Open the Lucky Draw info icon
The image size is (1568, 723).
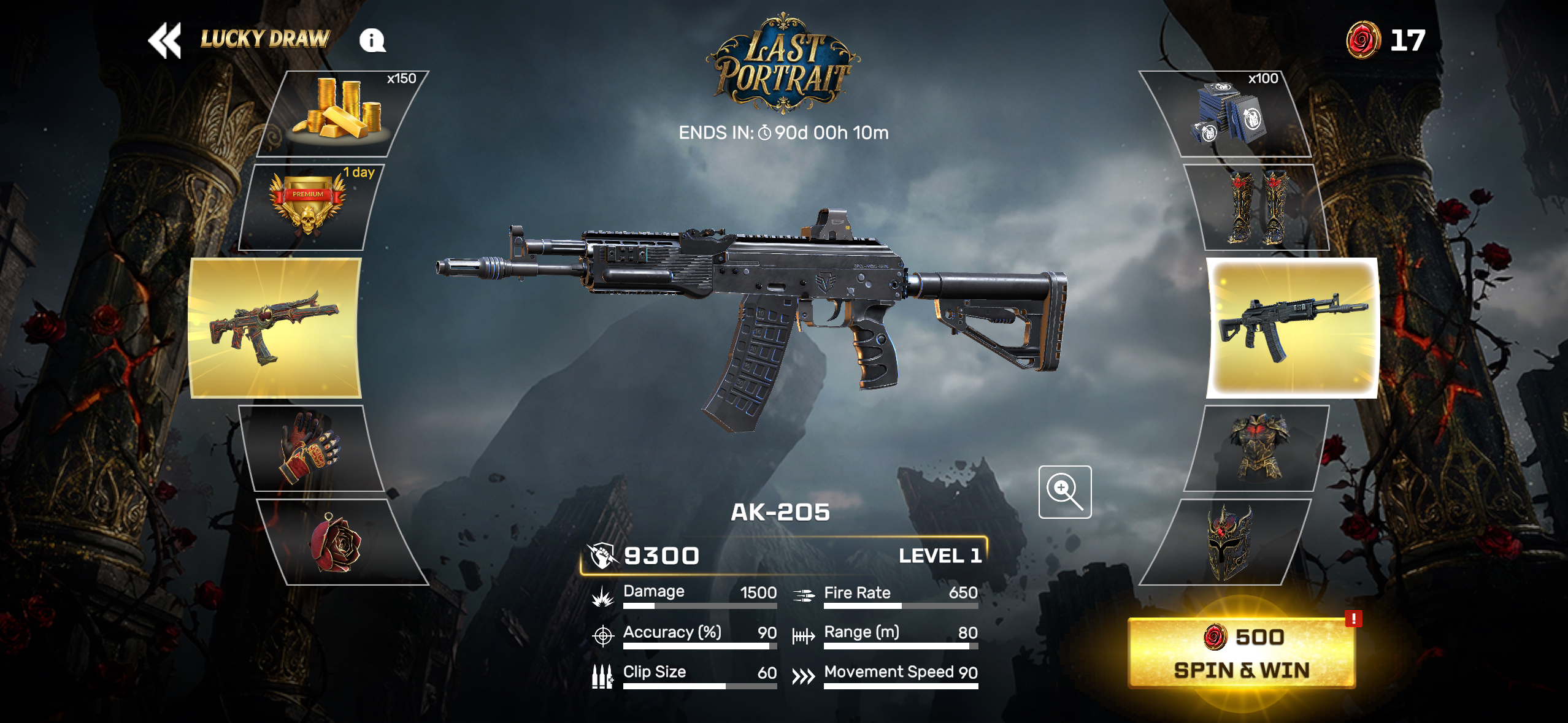[372, 40]
